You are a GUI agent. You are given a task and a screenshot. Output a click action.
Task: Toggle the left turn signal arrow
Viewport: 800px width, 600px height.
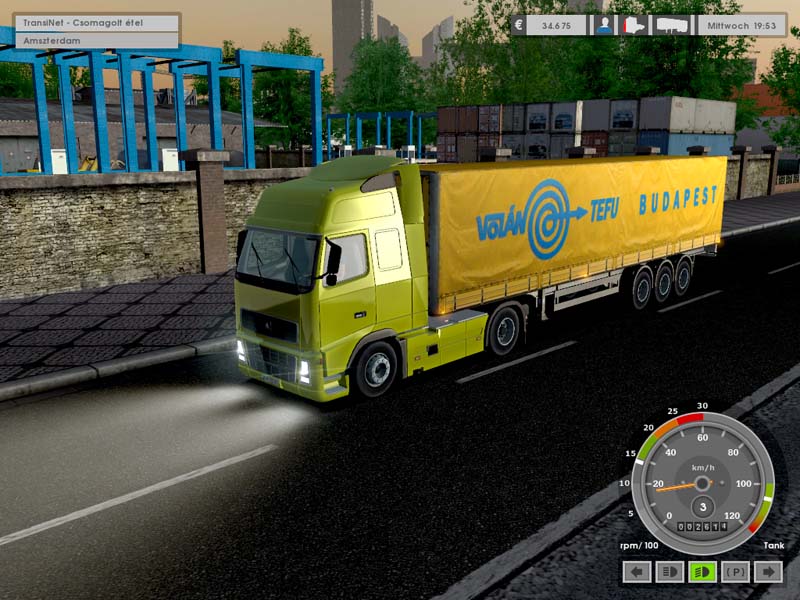pos(637,572)
